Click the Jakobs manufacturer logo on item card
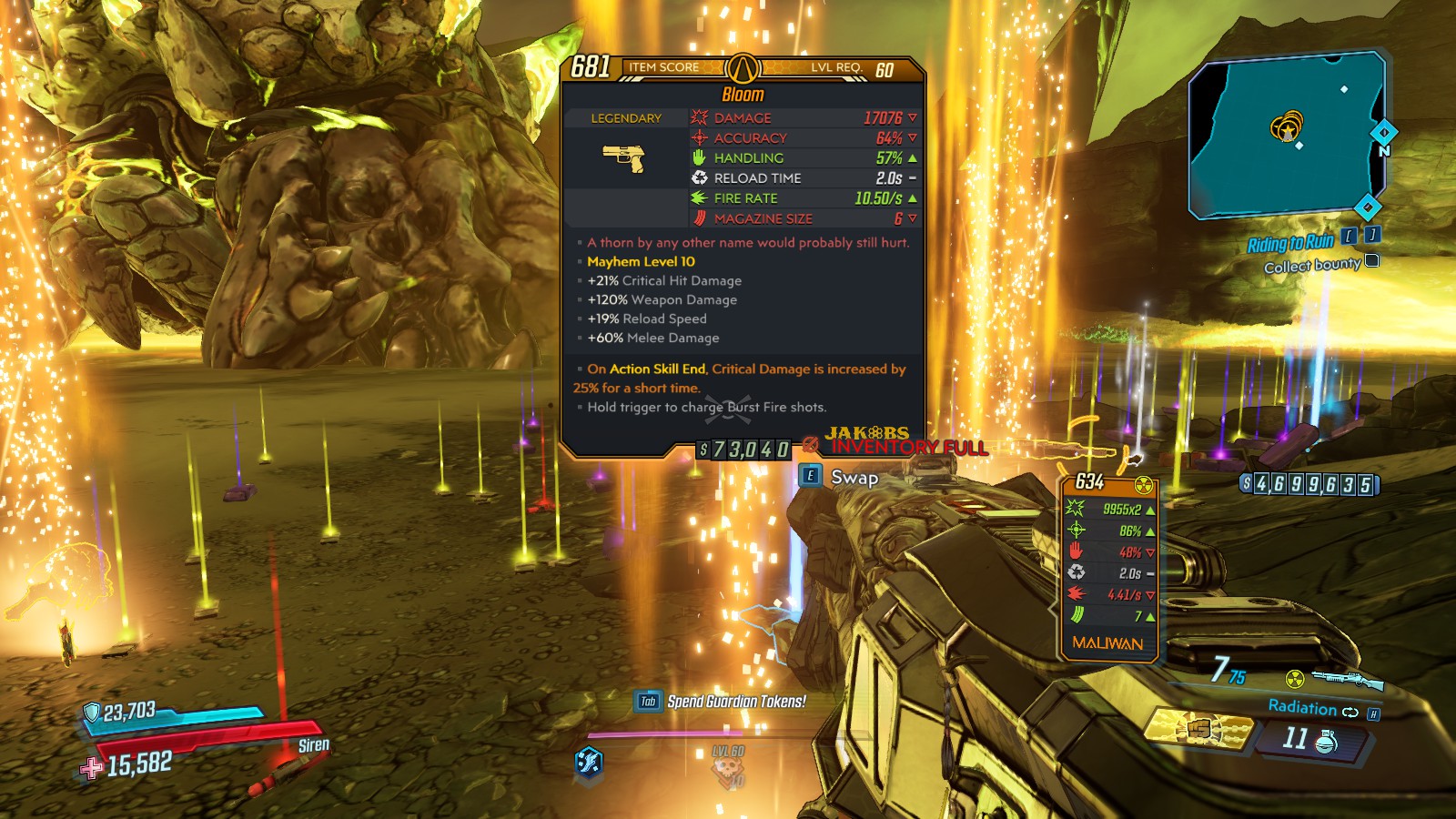 [867, 433]
